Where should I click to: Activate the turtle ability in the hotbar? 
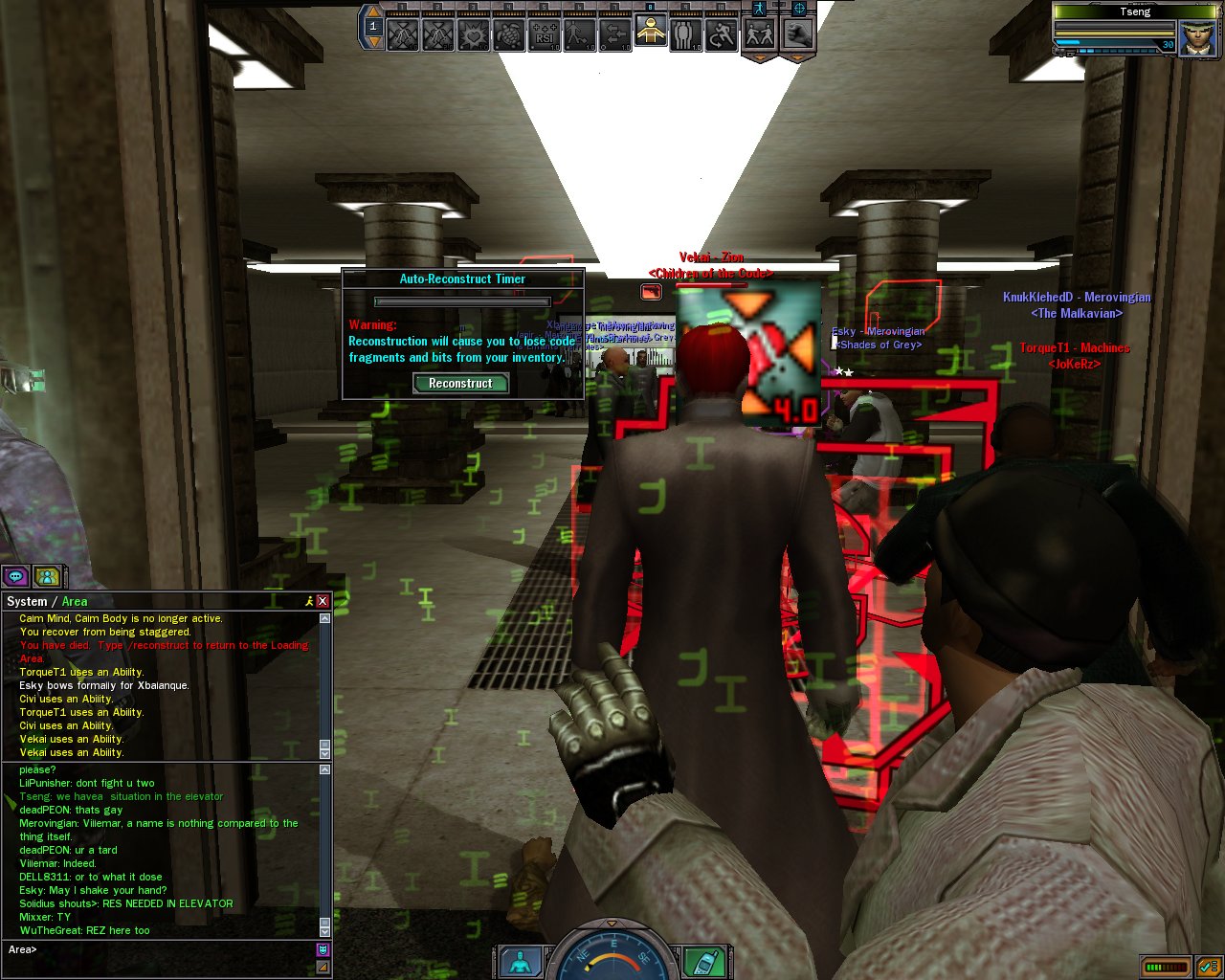pyautogui.click(x=509, y=35)
